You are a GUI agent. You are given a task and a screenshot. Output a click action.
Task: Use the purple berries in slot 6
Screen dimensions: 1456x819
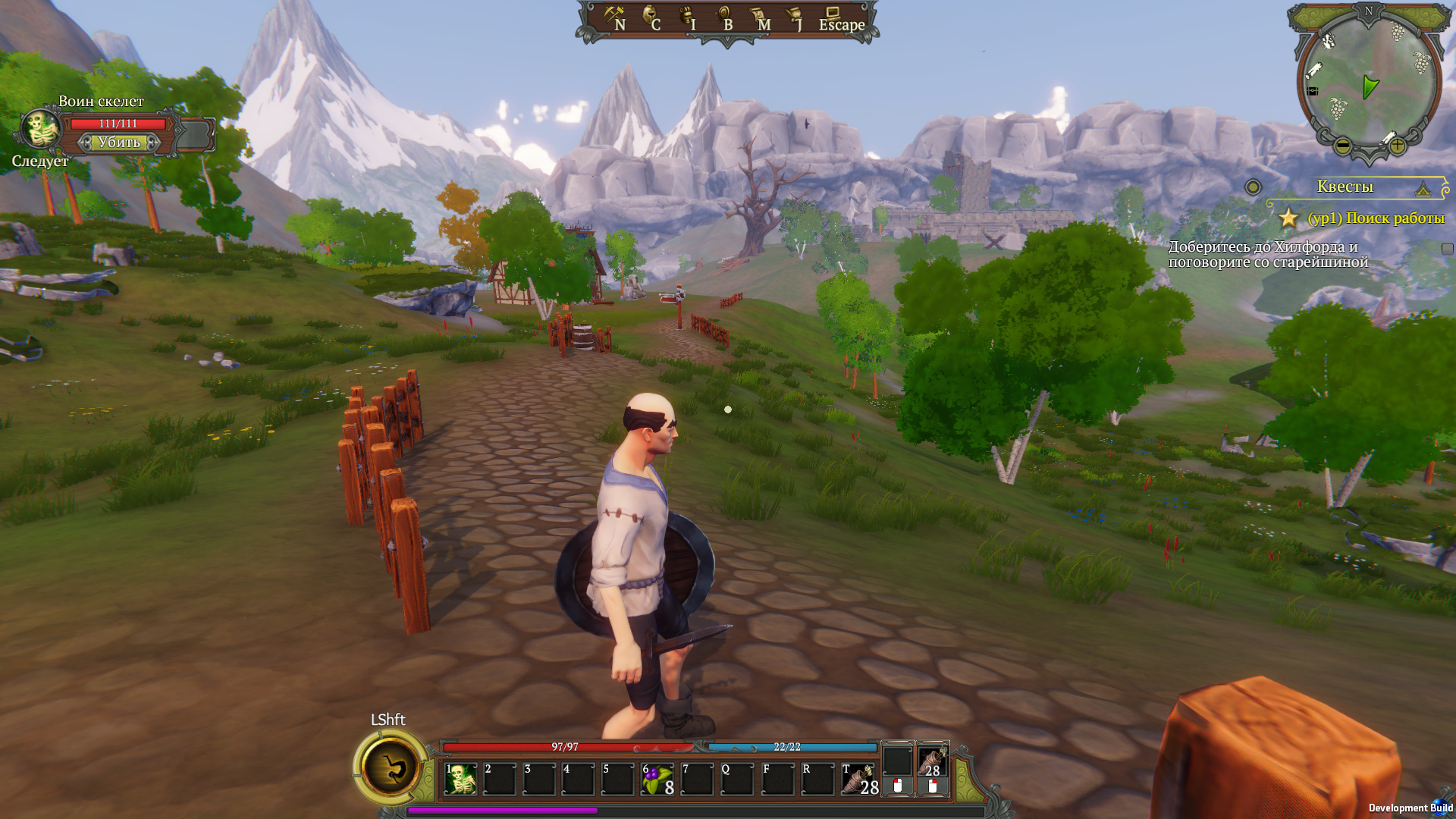pos(657,779)
